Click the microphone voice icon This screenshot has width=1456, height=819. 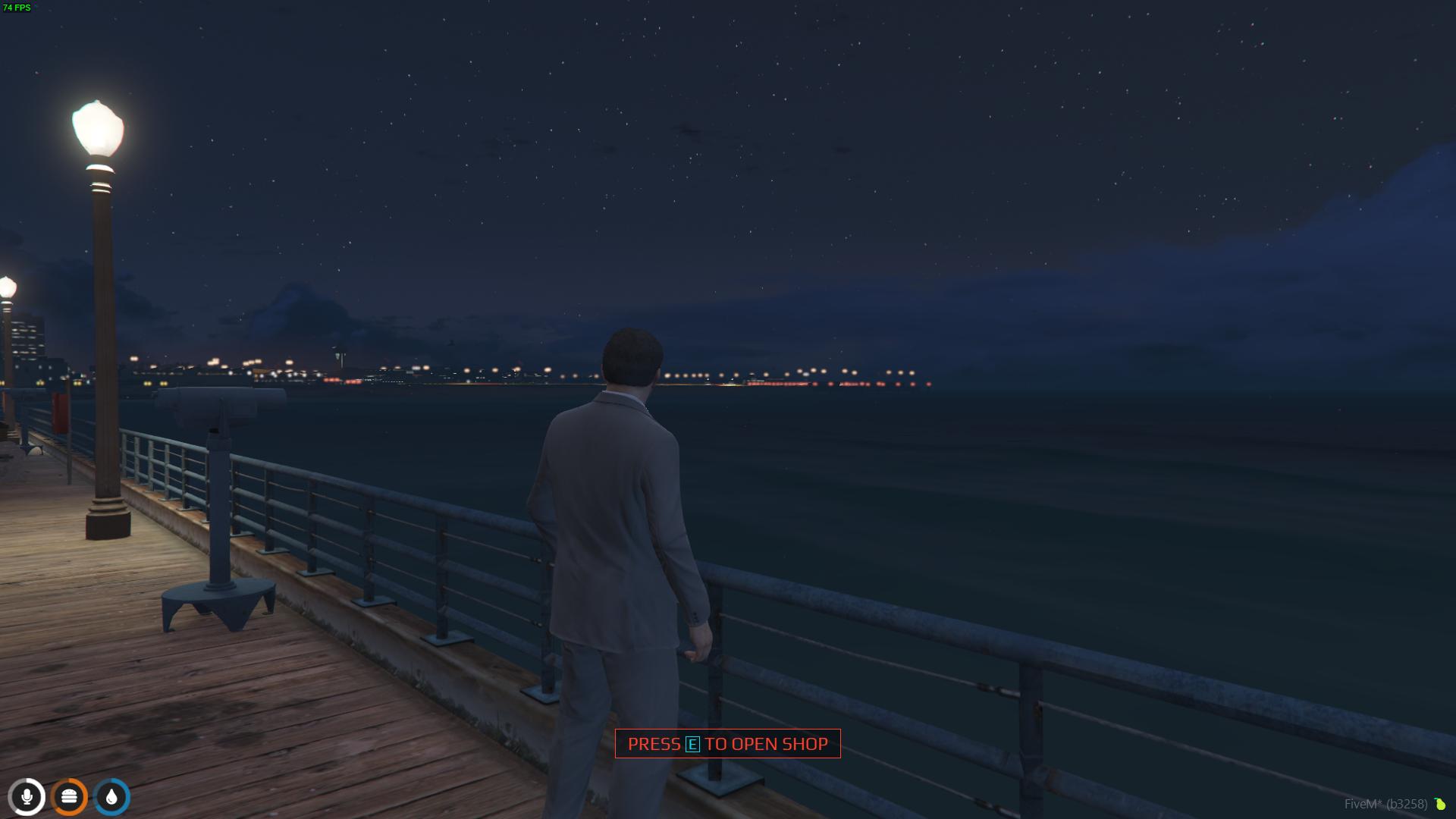pyautogui.click(x=27, y=797)
